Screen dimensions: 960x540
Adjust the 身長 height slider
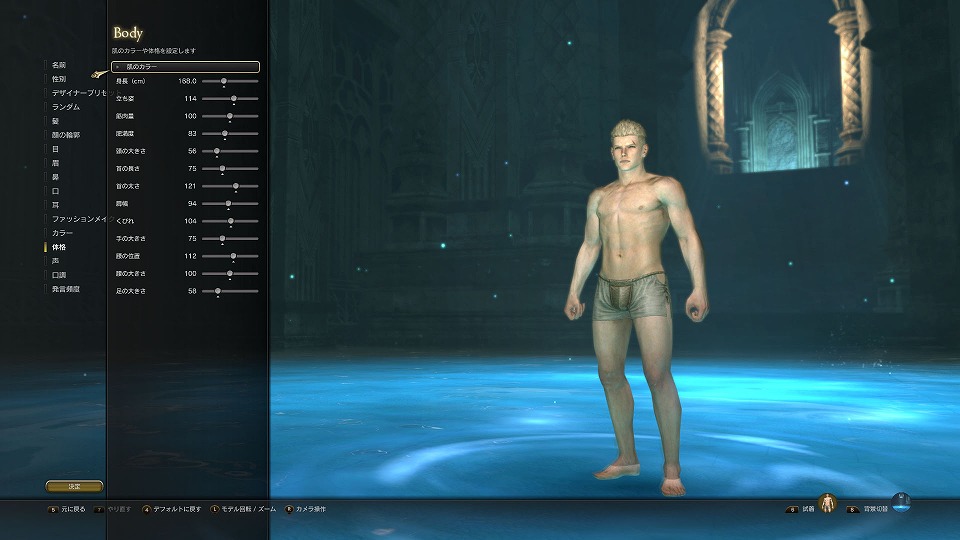click(223, 81)
